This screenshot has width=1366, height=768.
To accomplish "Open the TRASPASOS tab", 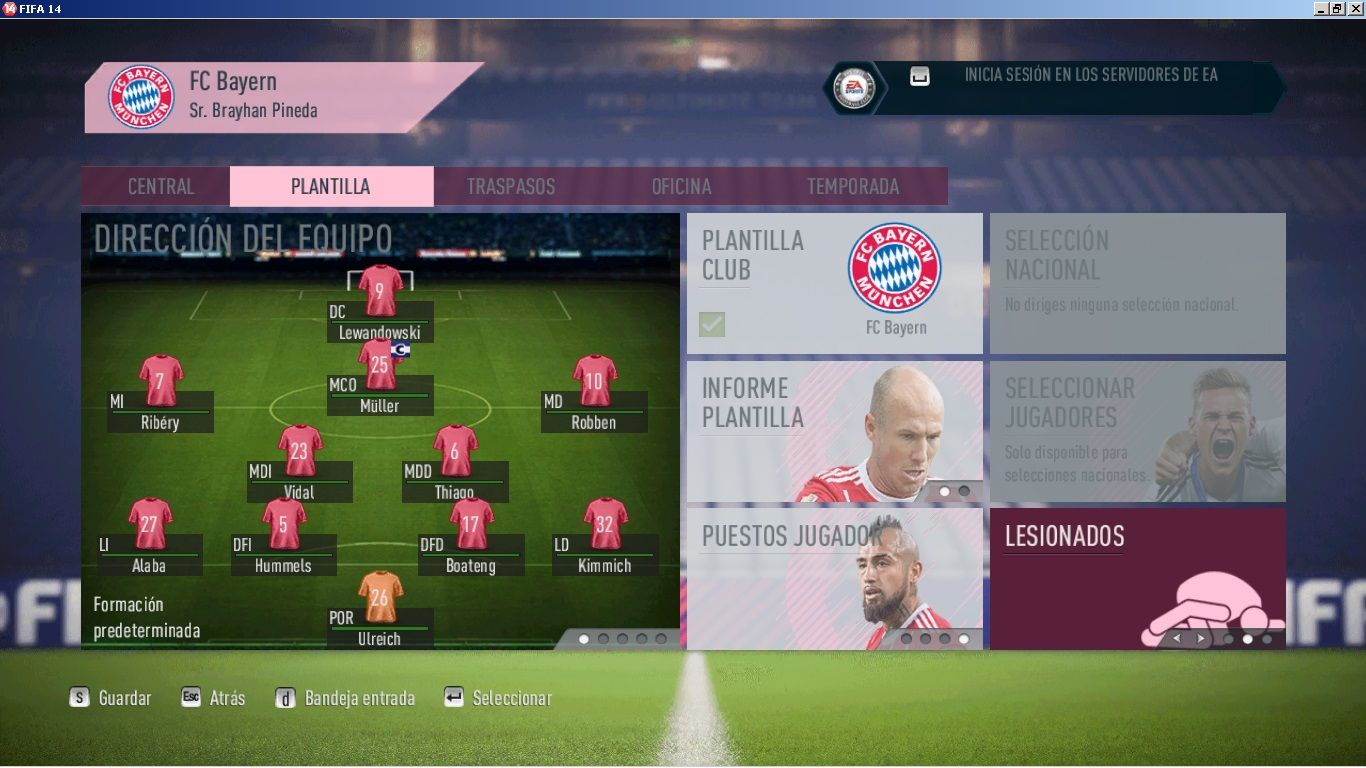I will pos(511,187).
